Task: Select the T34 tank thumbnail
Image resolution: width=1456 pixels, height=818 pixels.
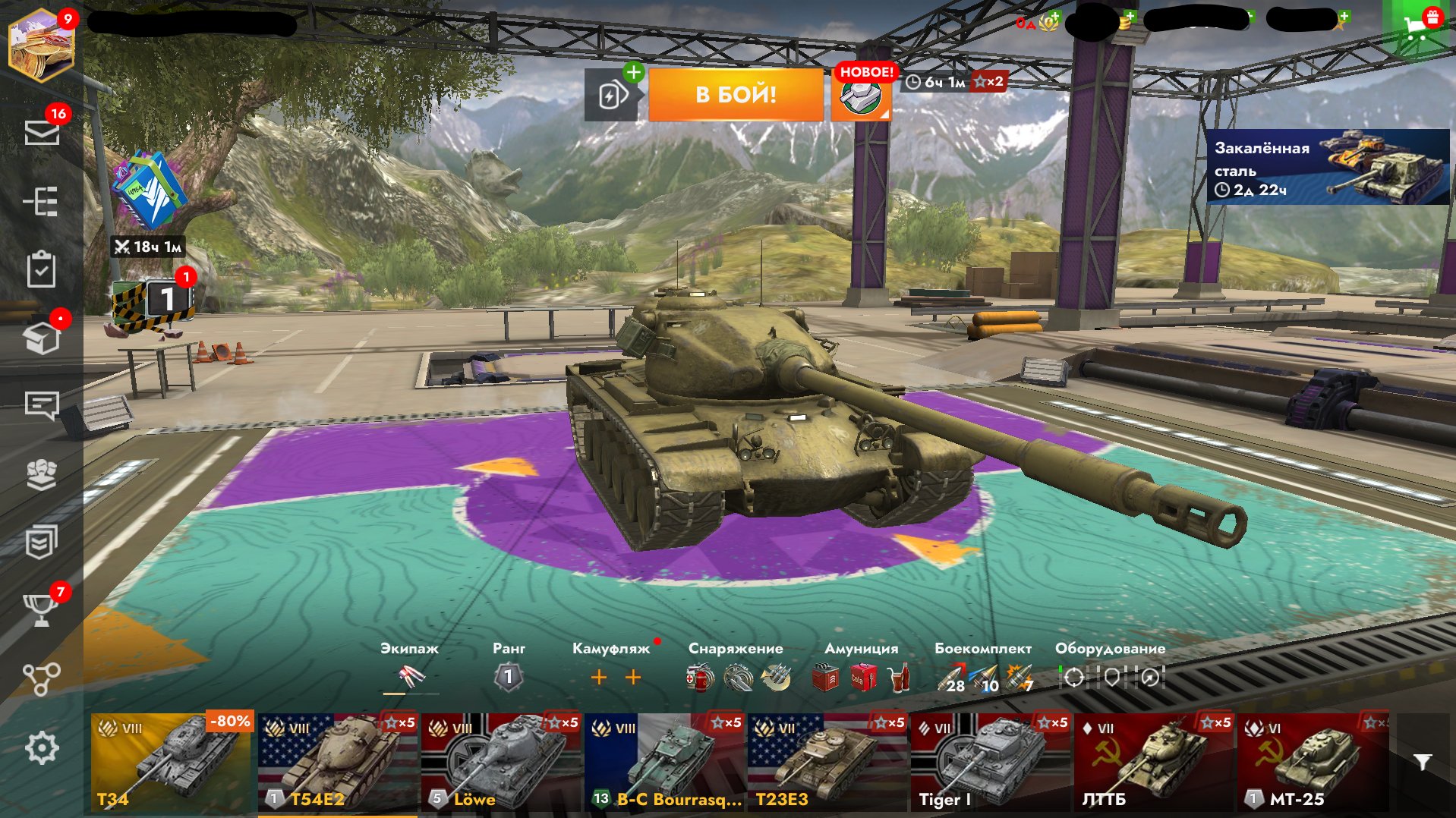Action: click(171, 762)
